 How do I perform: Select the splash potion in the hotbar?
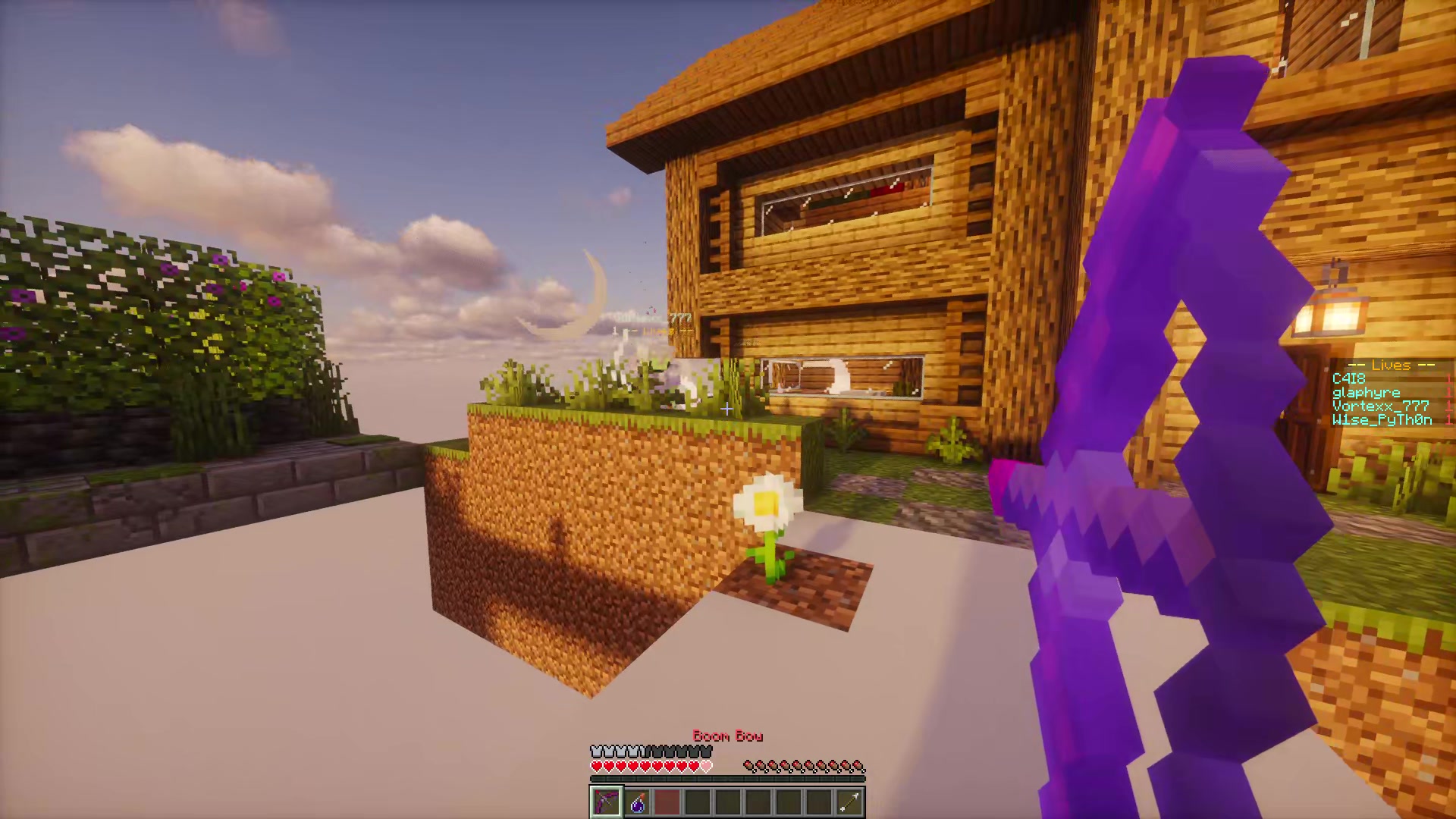coord(638,802)
